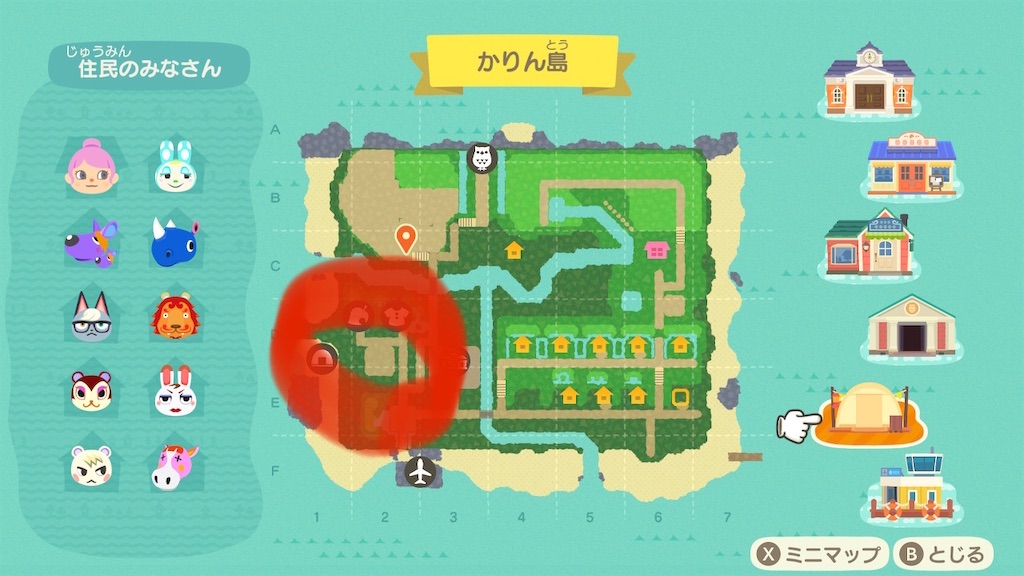This screenshot has height=576, width=1024.
Task: Select the pink and white horse resident
Action: [174, 466]
